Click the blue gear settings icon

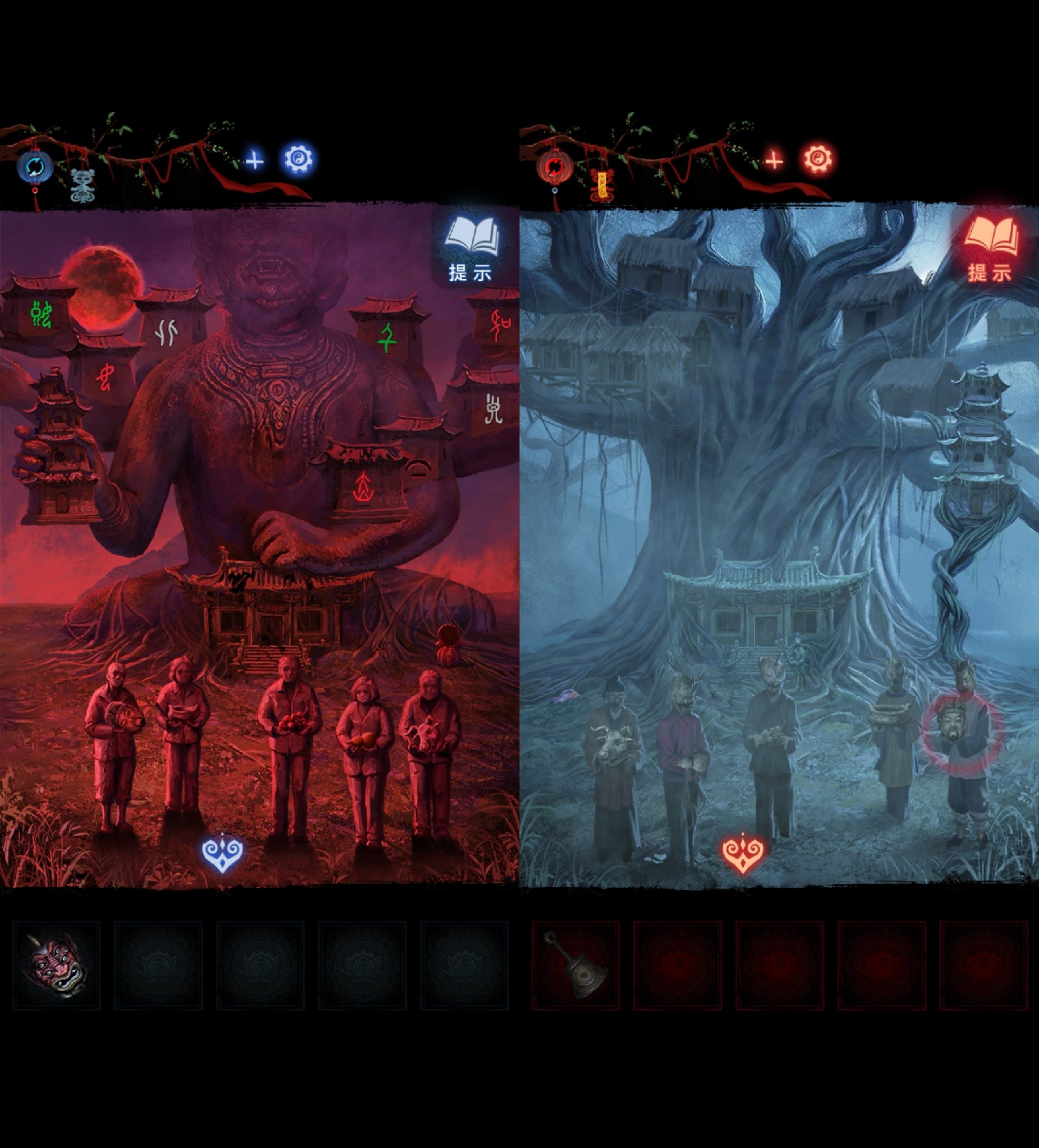tap(298, 159)
